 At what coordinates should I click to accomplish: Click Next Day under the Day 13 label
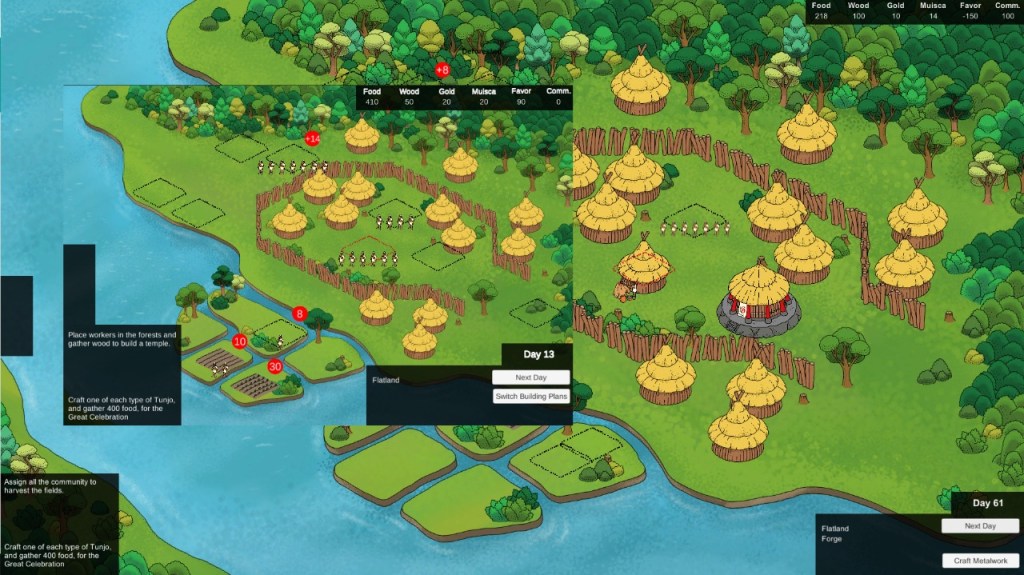531,378
